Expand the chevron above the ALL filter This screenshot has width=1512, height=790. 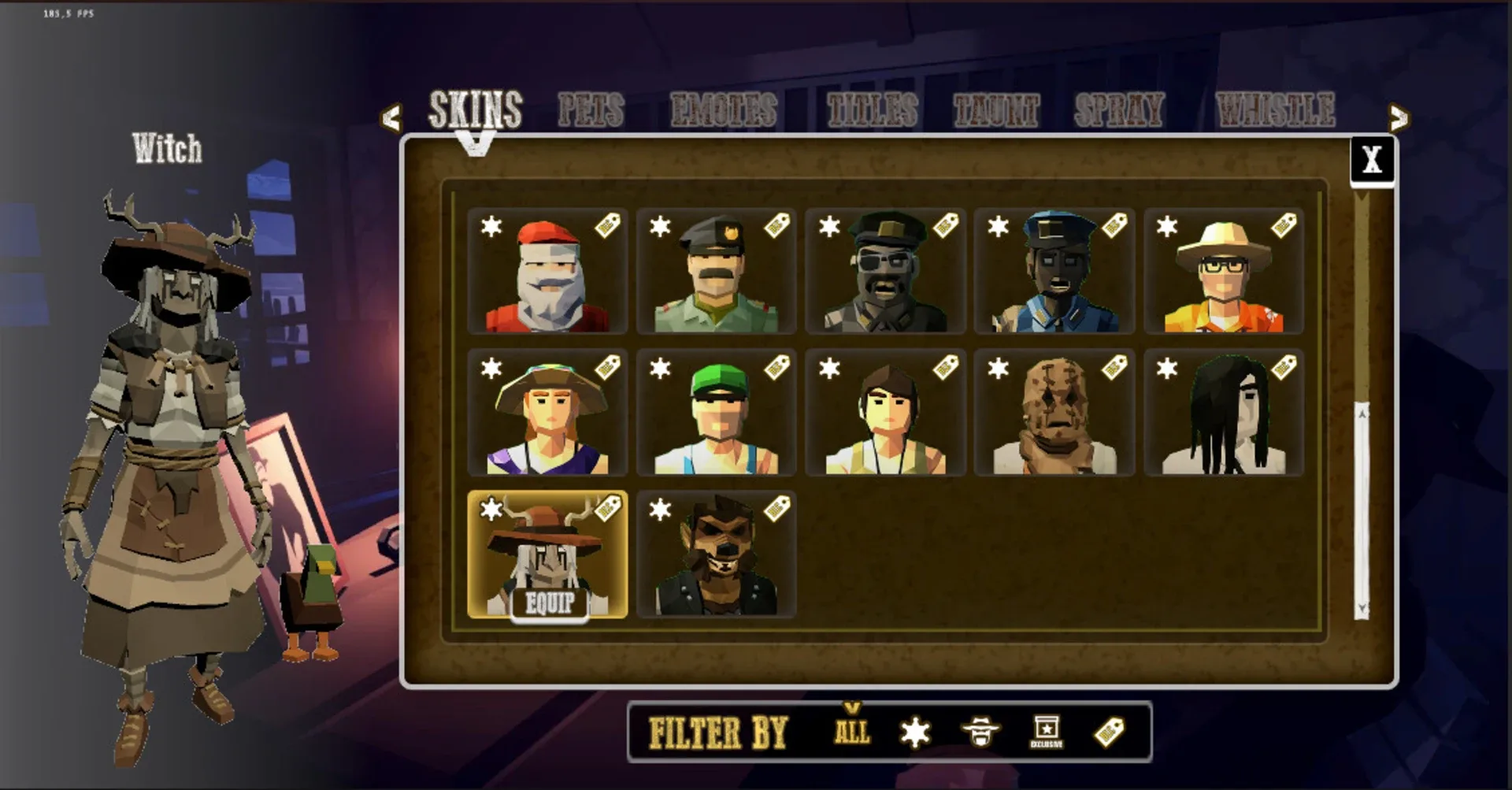coord(850,708)
